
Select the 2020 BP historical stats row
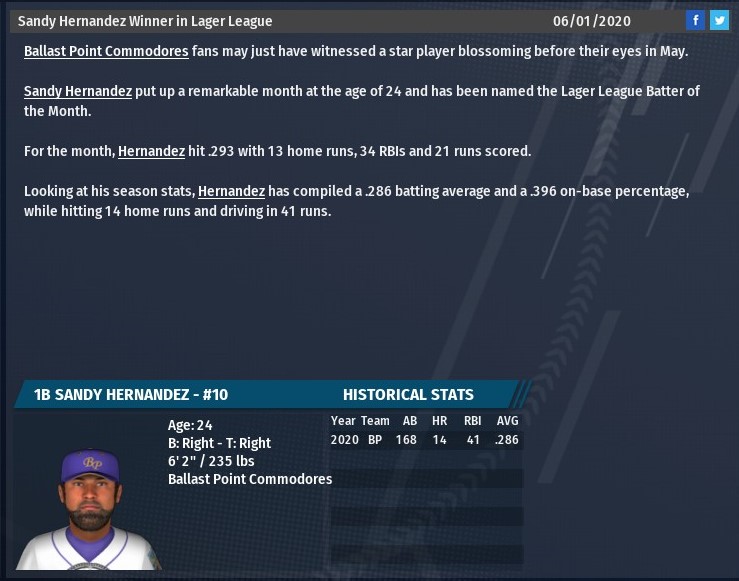pos(425,440)
